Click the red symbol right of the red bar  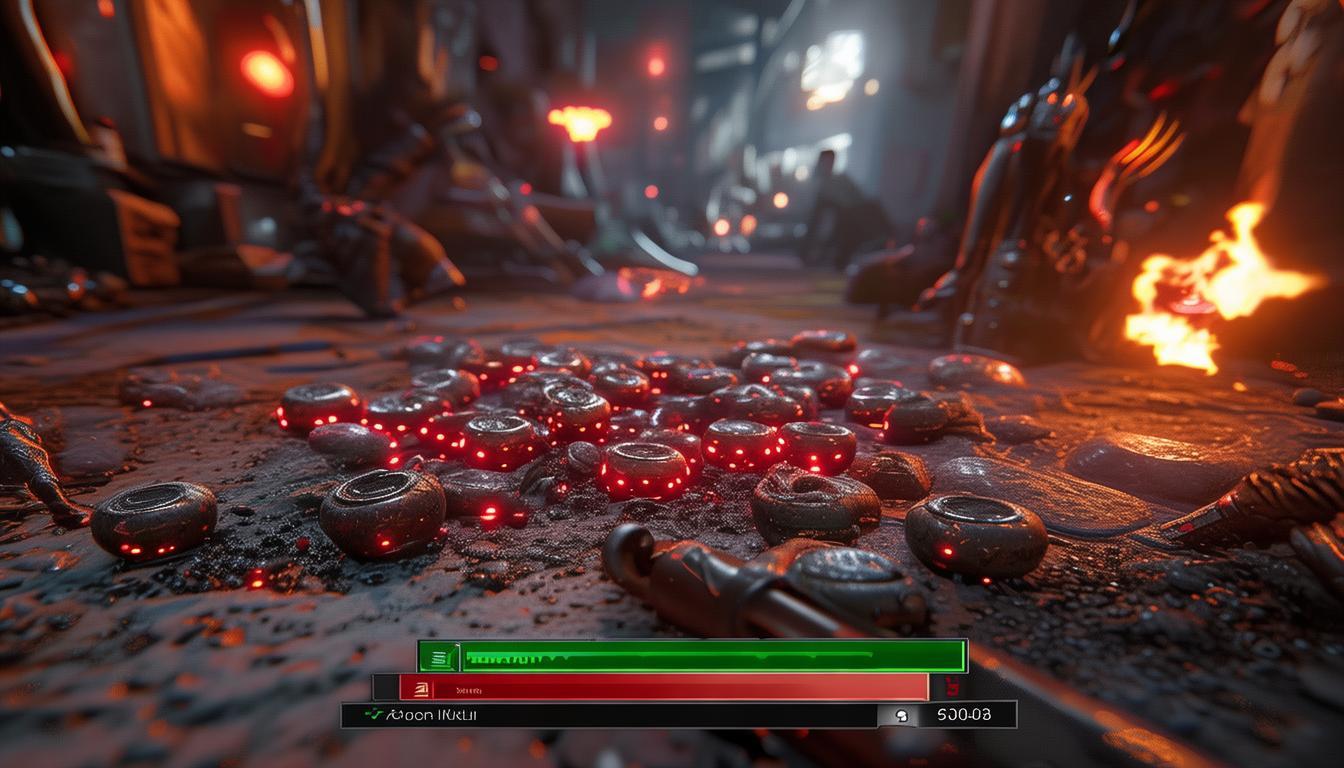click(950, 687)
